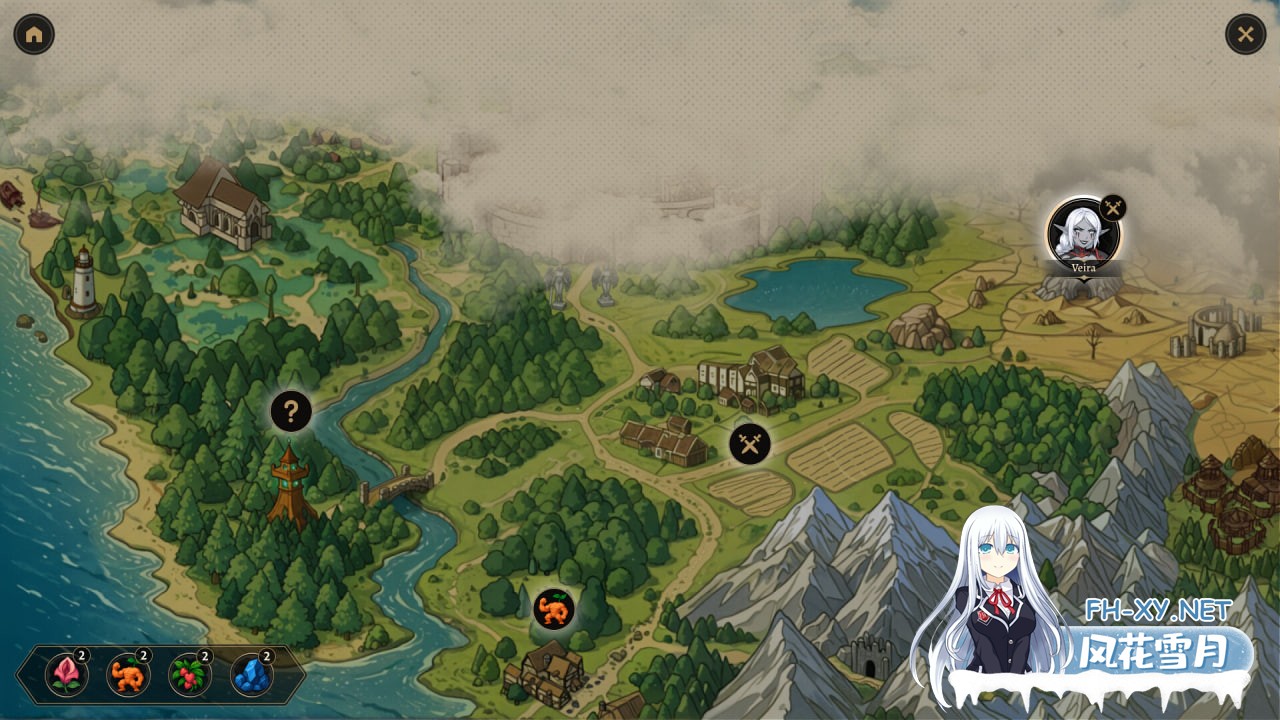Select the Veira character marker
The width and height of the screenshot is (1280, 720).
(1083, 233)
